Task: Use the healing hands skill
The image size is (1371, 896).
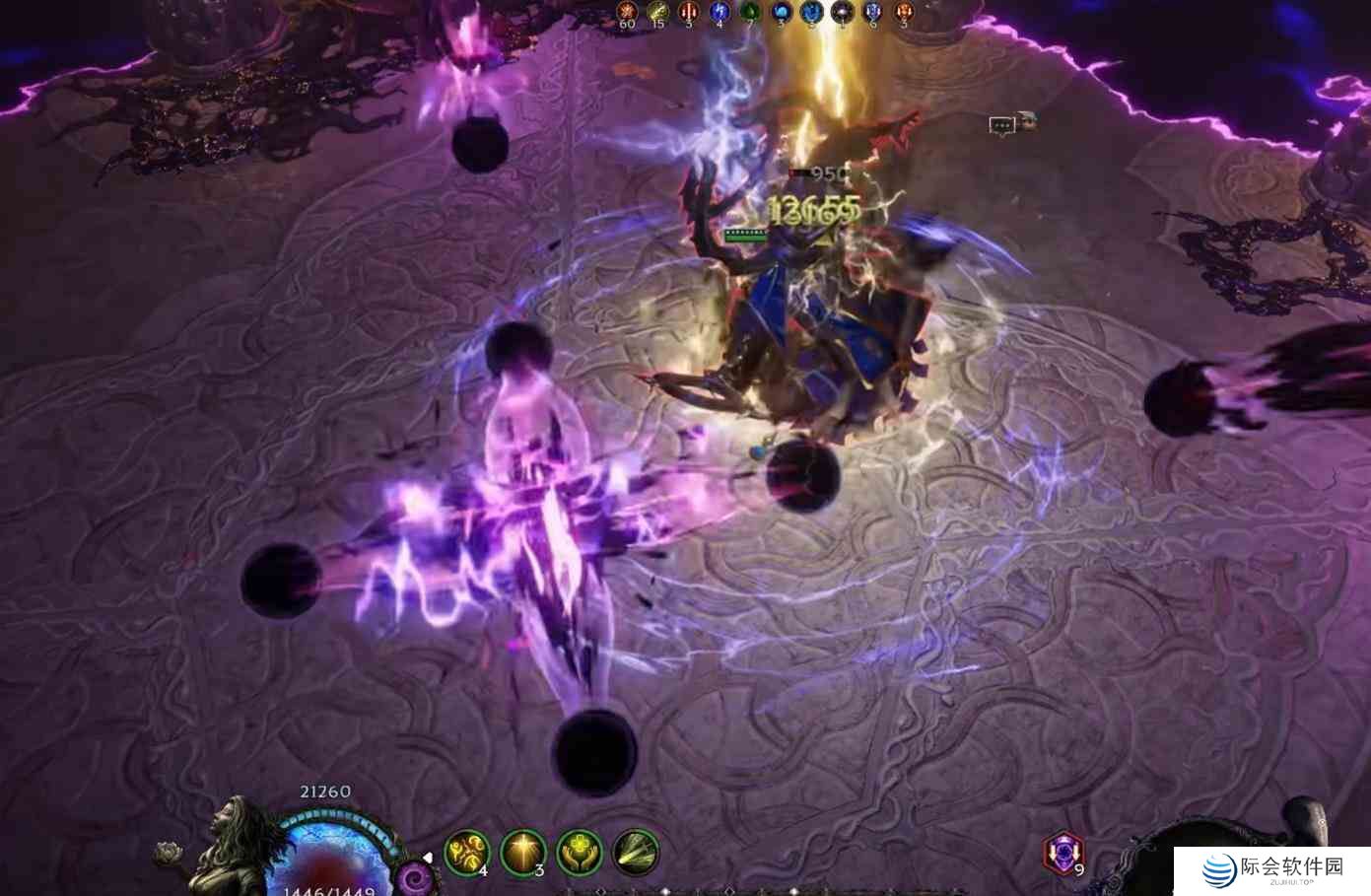Action: [x=580, y=852]
